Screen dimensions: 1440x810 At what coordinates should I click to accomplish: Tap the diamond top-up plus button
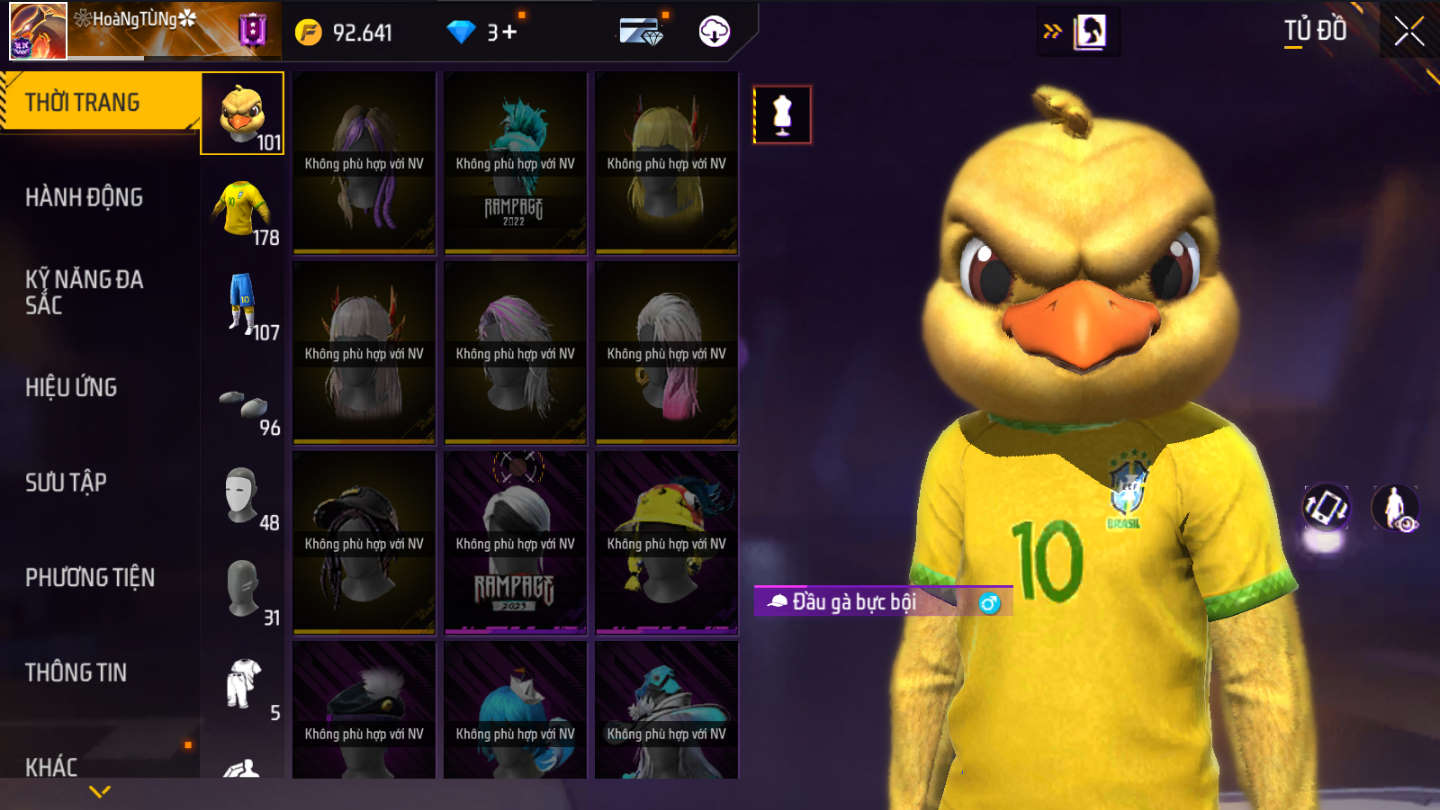(x=509, y=32)
